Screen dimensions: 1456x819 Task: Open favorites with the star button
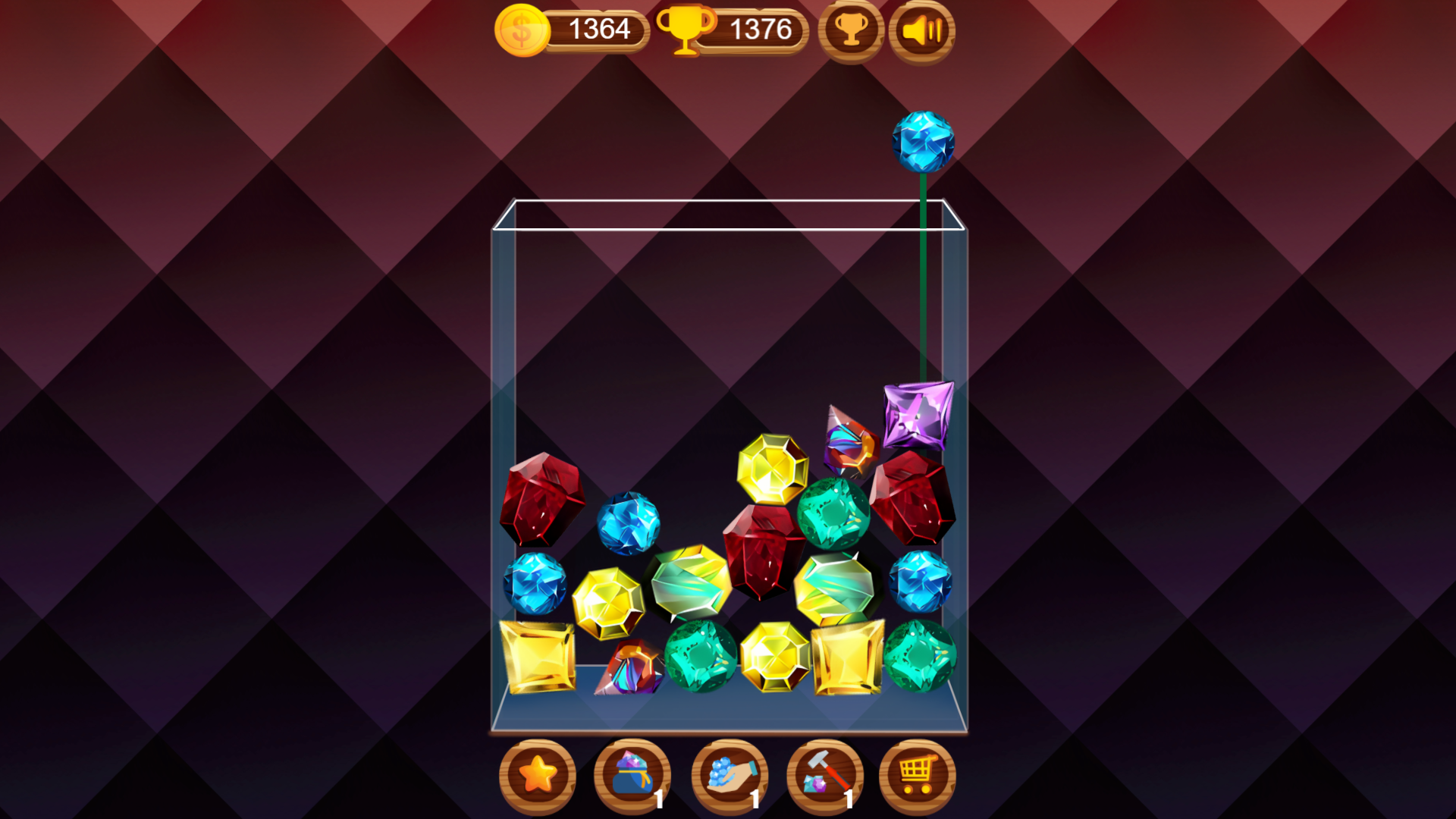[x=539, y=774]
